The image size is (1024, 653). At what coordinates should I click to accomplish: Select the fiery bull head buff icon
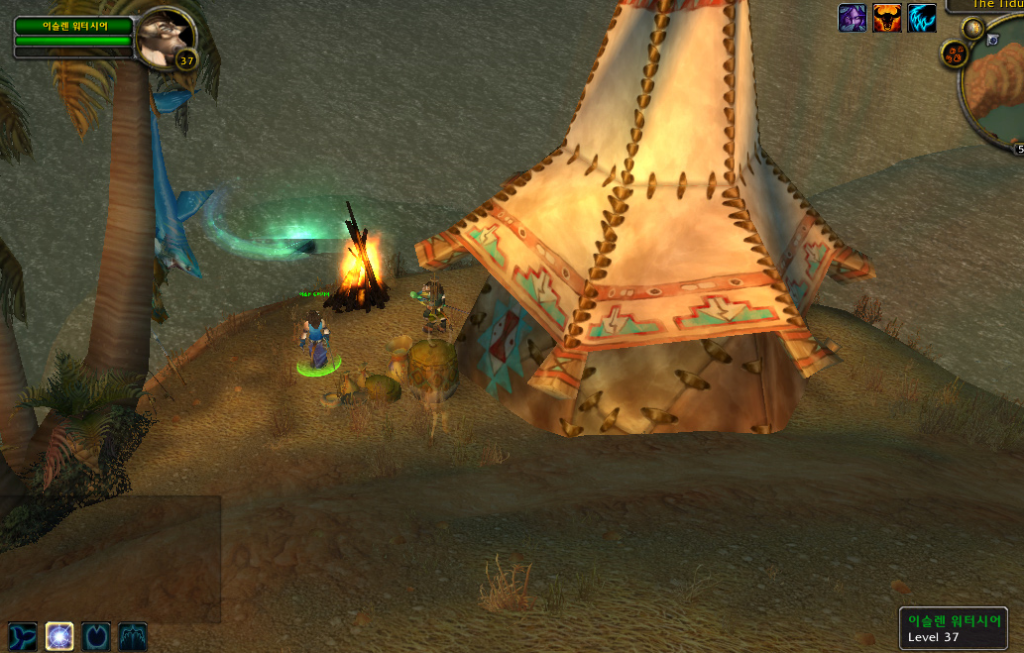[x=887, y=18]
